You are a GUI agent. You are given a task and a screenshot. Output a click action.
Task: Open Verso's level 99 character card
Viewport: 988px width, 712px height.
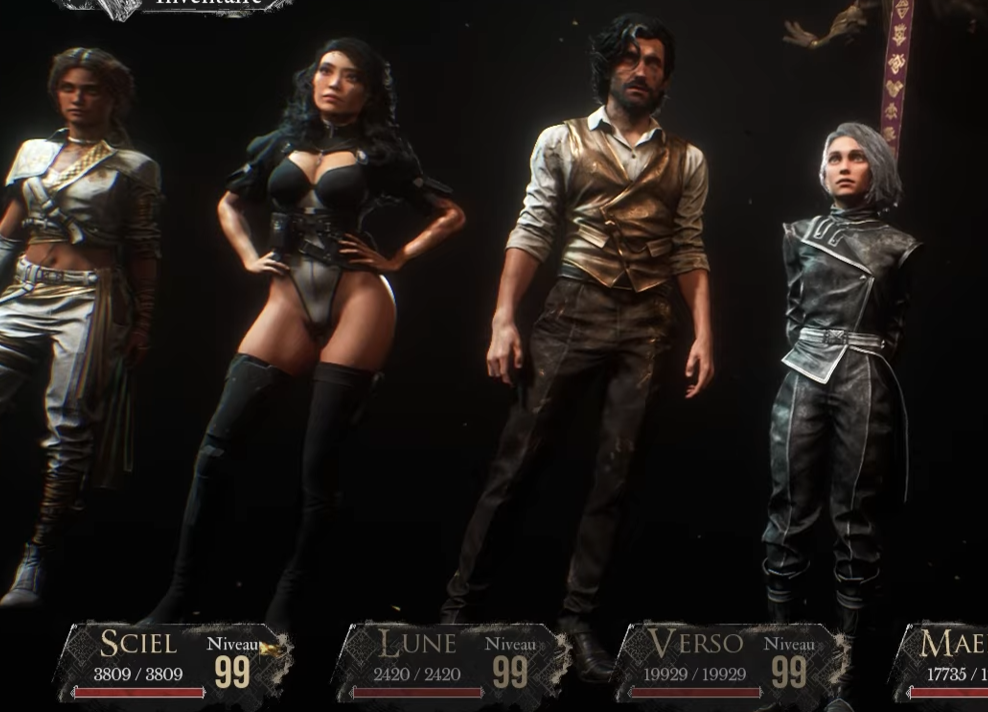(x=730, y=662)
